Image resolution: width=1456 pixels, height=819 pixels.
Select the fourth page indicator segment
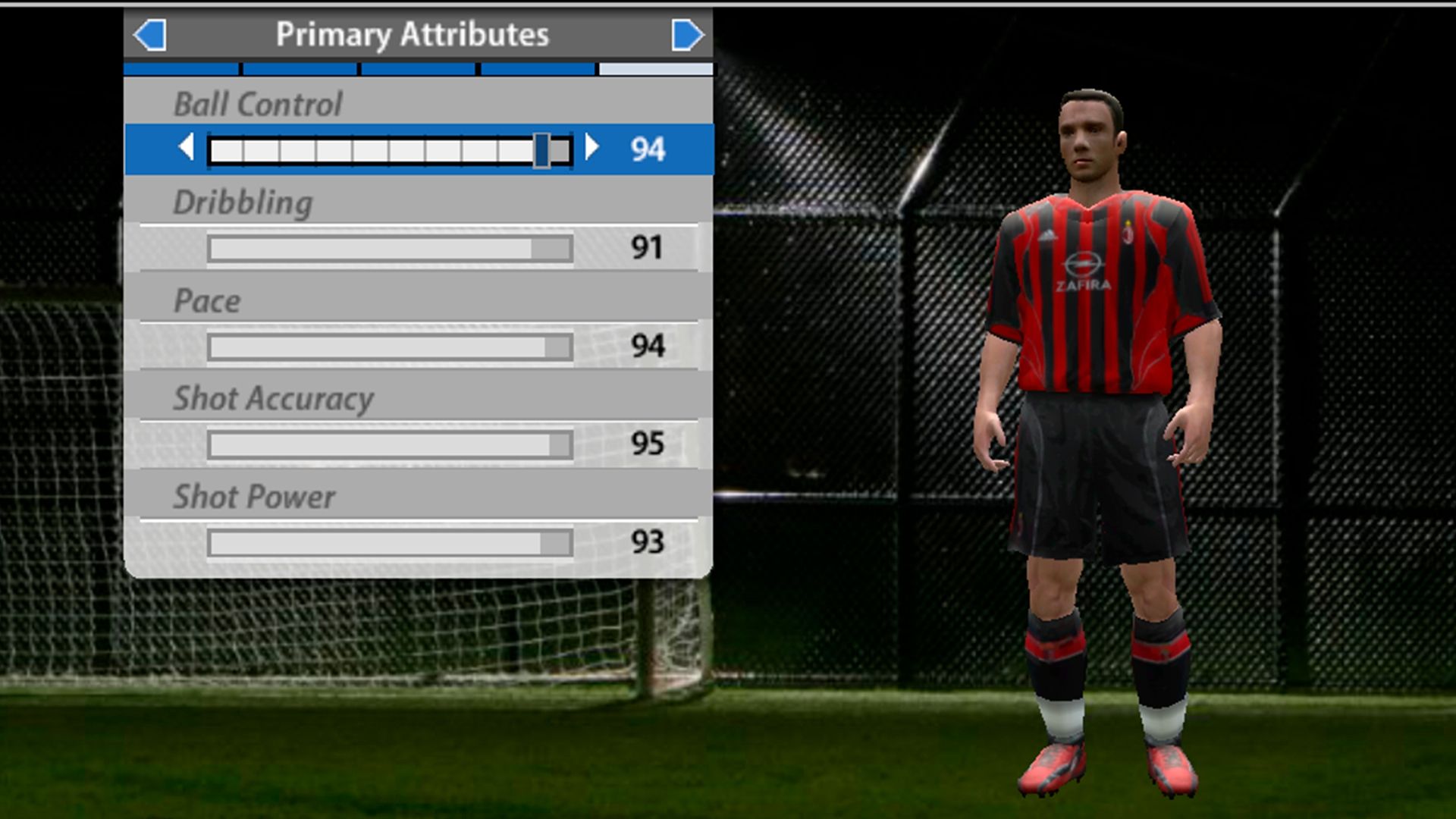535,69
